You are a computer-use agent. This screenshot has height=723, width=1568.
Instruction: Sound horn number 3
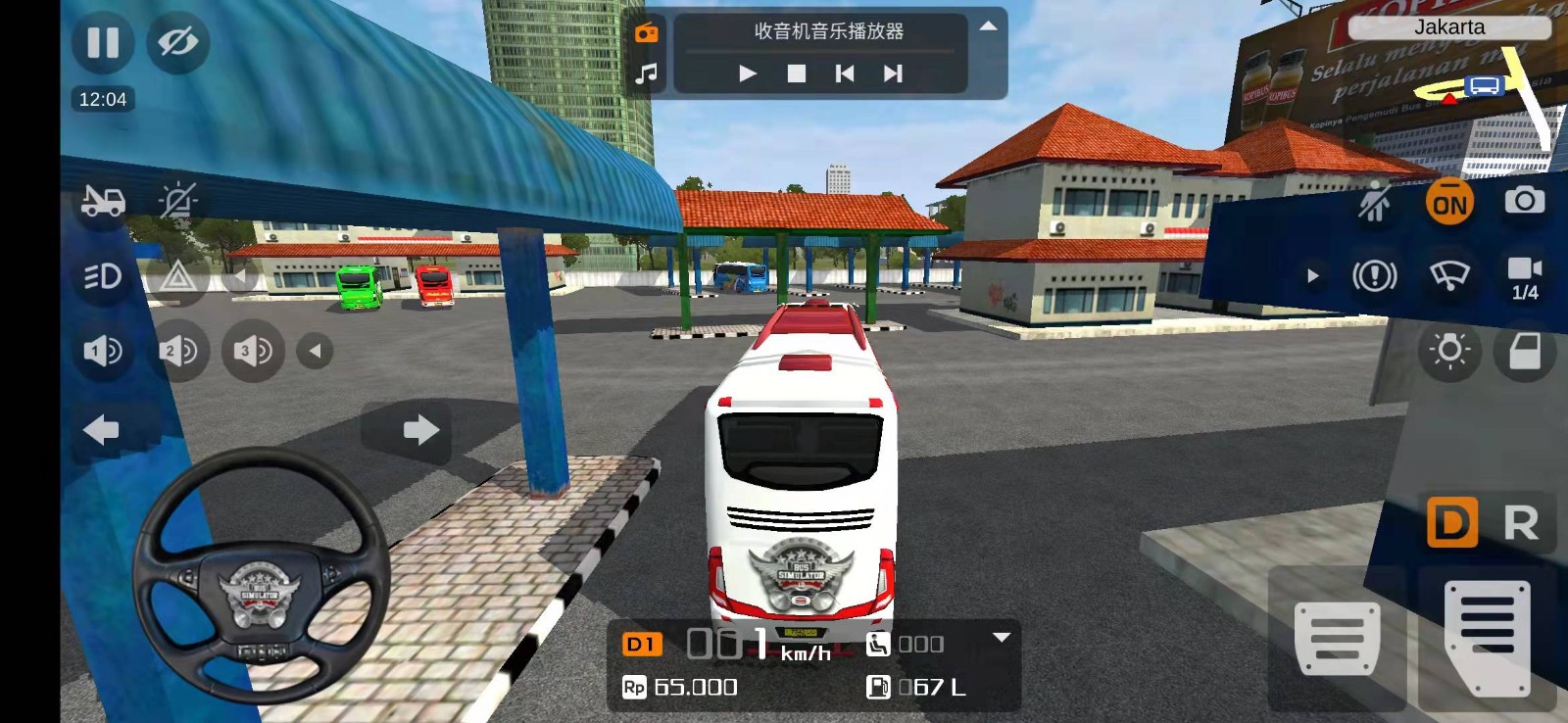point(252,351)
